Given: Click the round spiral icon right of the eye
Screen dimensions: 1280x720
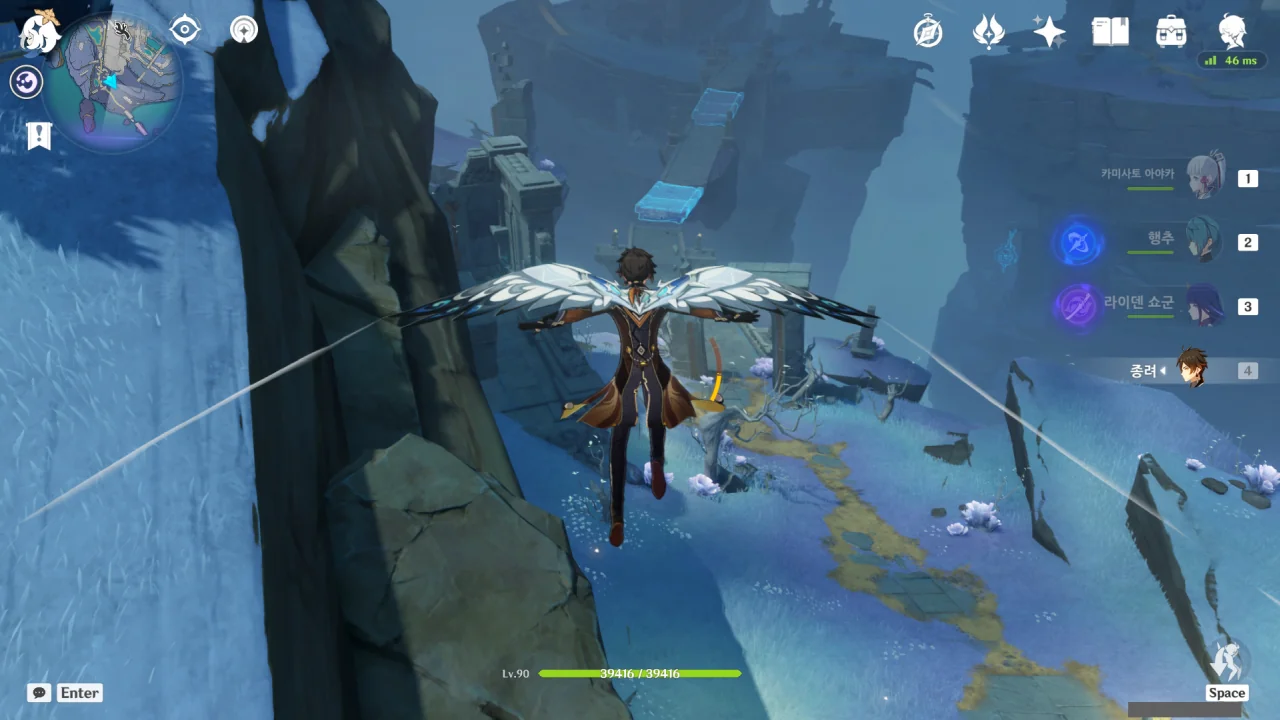Looking at the screenshot, I should click(x=243, y=30).
